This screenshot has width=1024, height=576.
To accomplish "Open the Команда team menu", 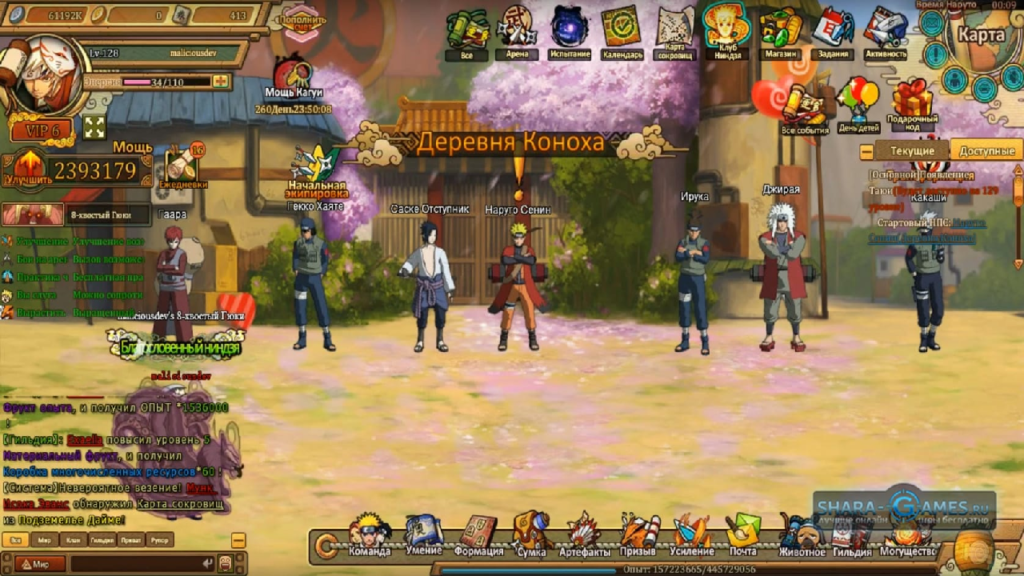I will coord(370,535).
